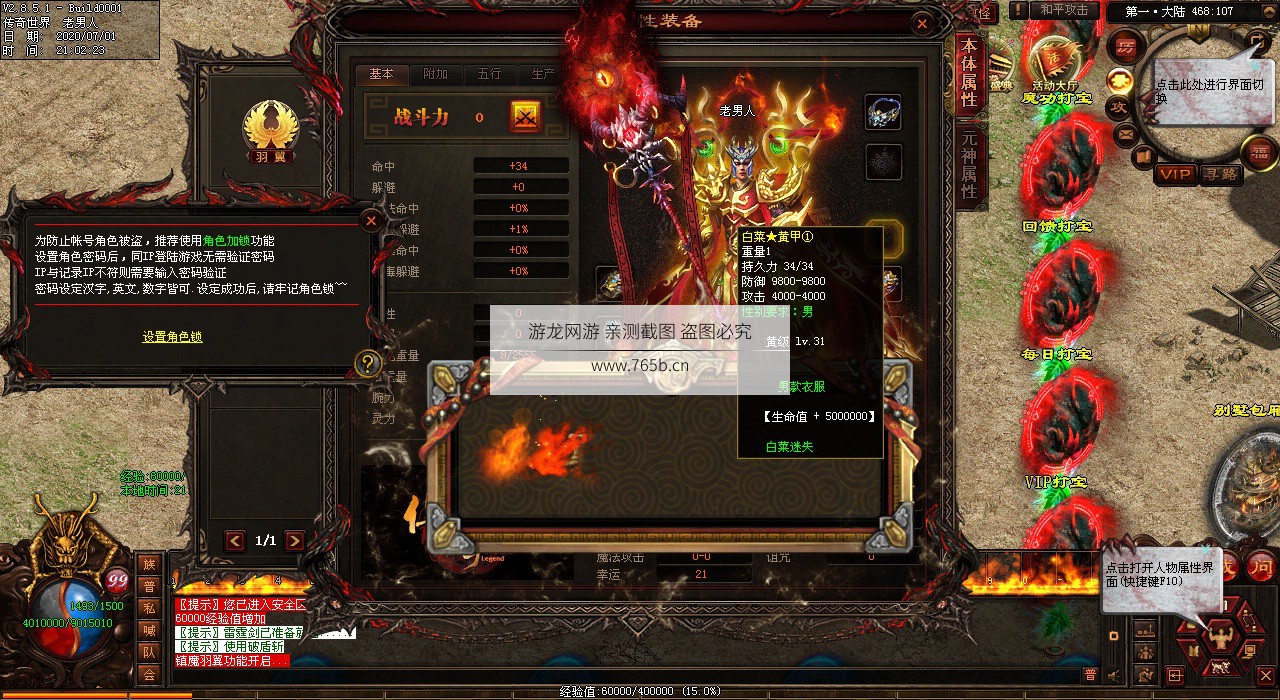1280x700 pixels.
Task: Open the mail envelope icon
Action: pos(1126,133)
